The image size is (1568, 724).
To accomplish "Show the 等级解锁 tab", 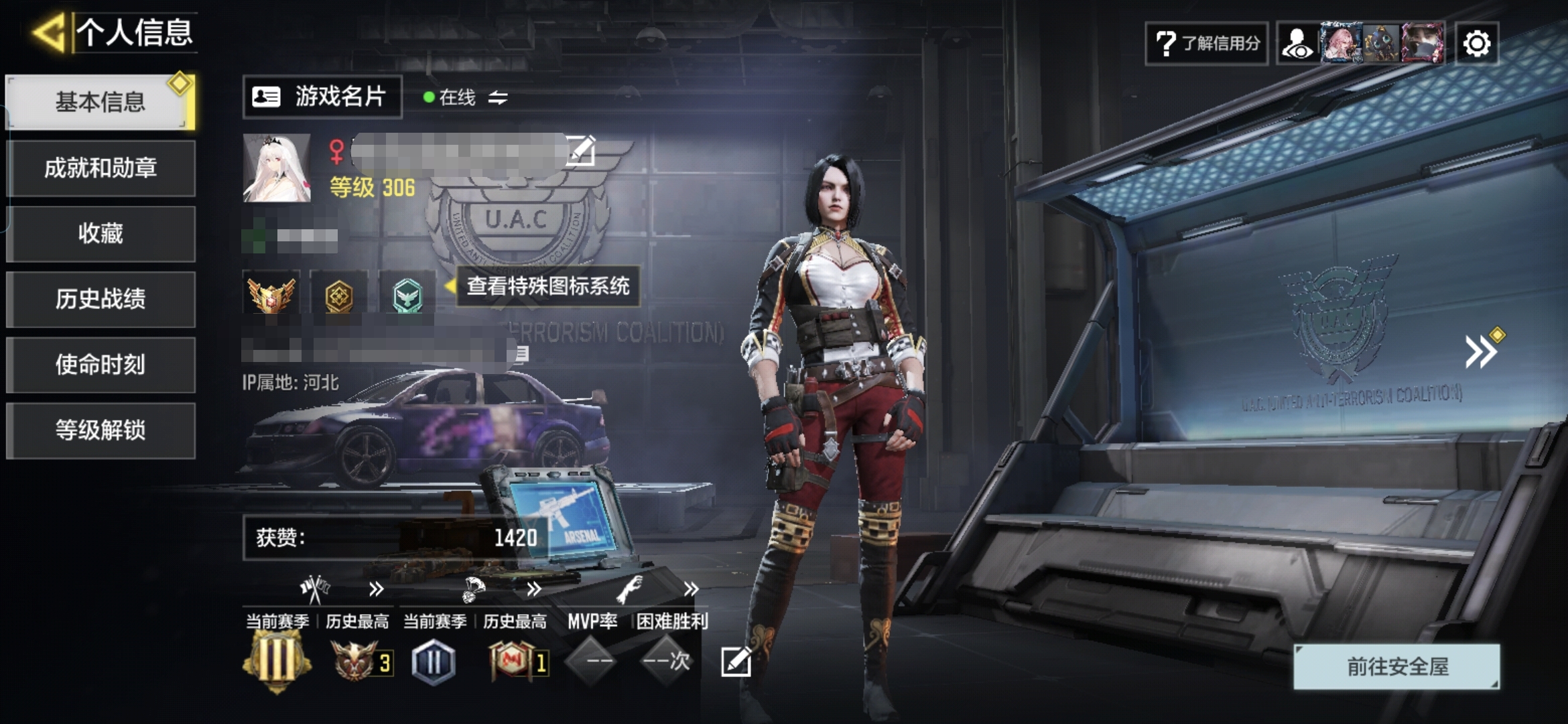I will point(101,430).
